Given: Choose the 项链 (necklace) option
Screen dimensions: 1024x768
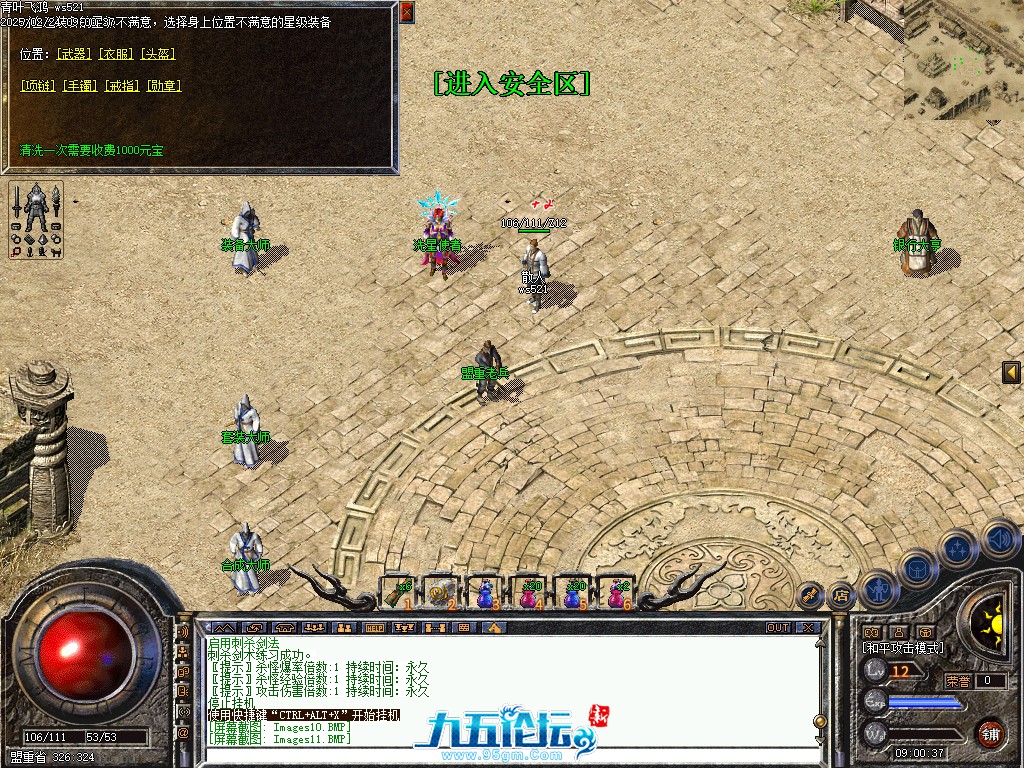Looking at the screenshot, I should pyautogui.click(x=38, y=86).
